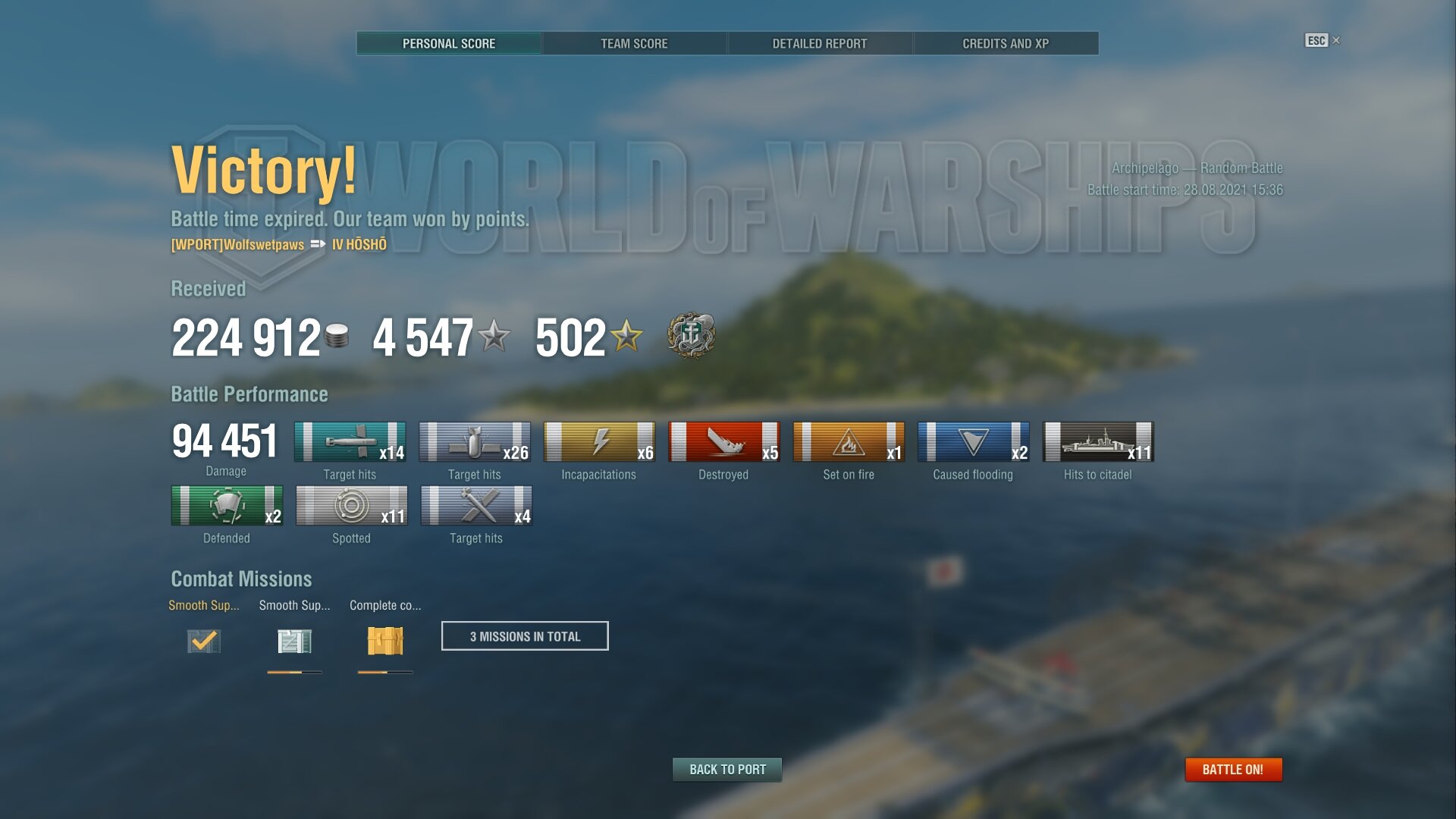Start another match with Battle On!

tap(1233, 770)
